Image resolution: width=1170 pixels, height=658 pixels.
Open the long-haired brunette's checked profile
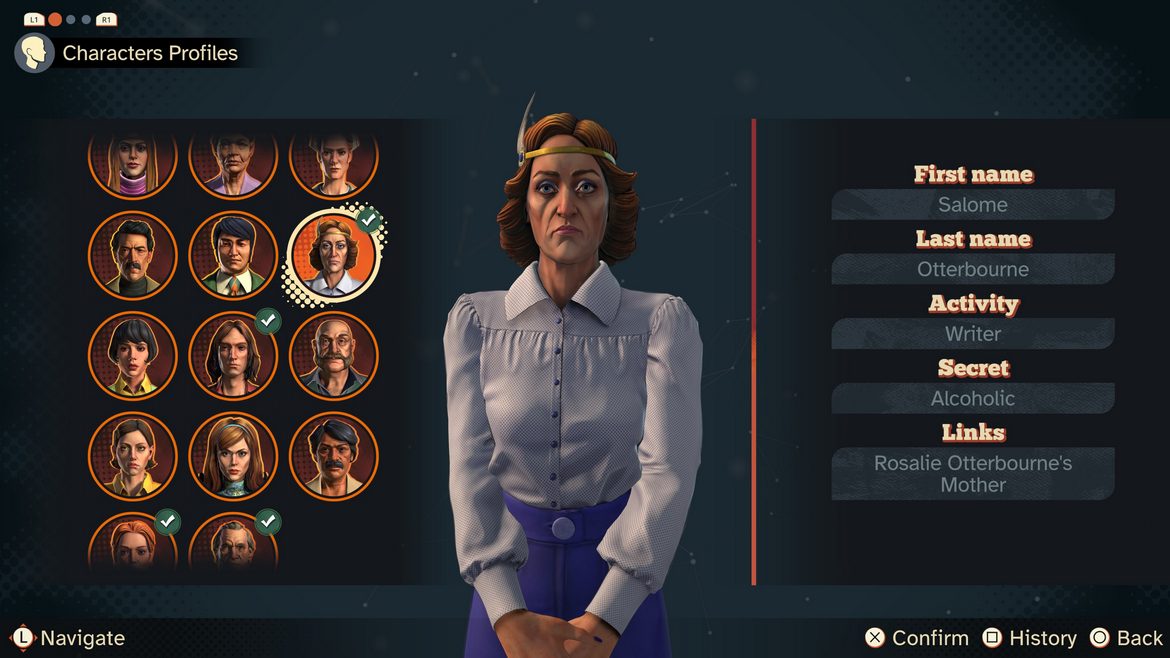point(233,355)
